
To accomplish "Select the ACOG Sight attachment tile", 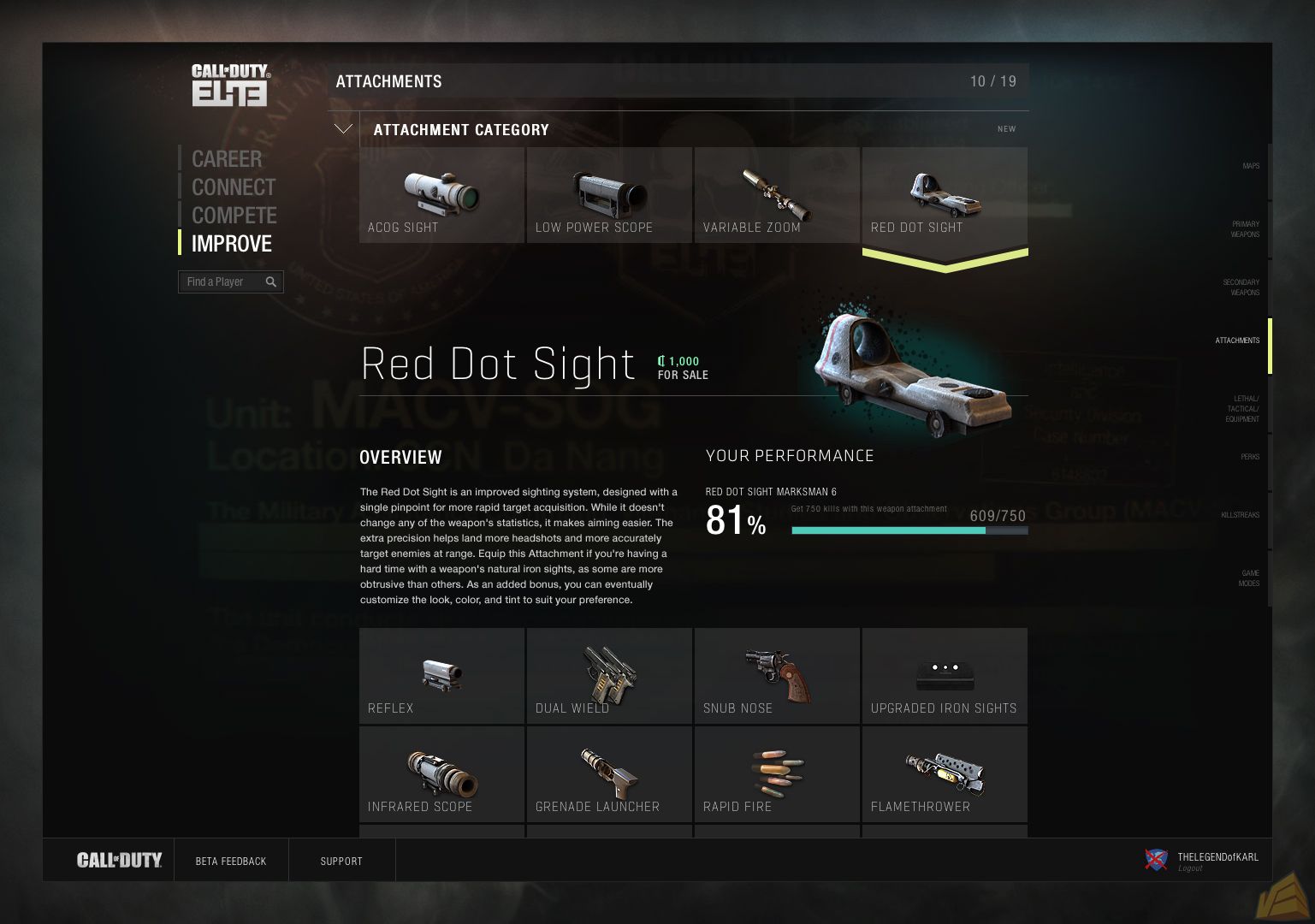I will (441, 195).
